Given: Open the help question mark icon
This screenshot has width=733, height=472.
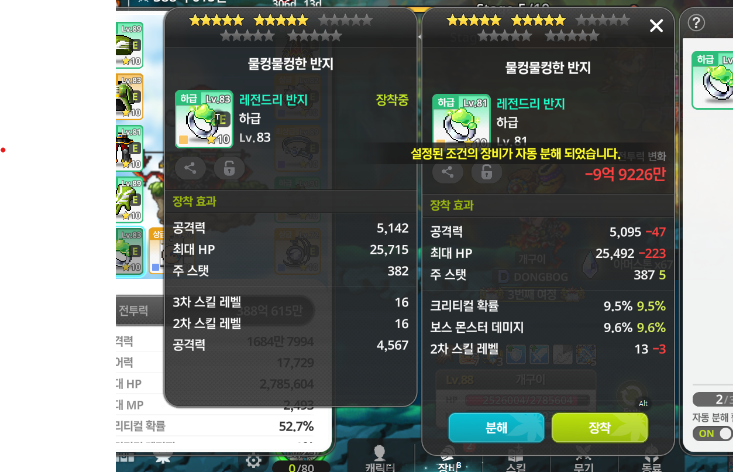Looking at the screenshot, I should 697,22.
